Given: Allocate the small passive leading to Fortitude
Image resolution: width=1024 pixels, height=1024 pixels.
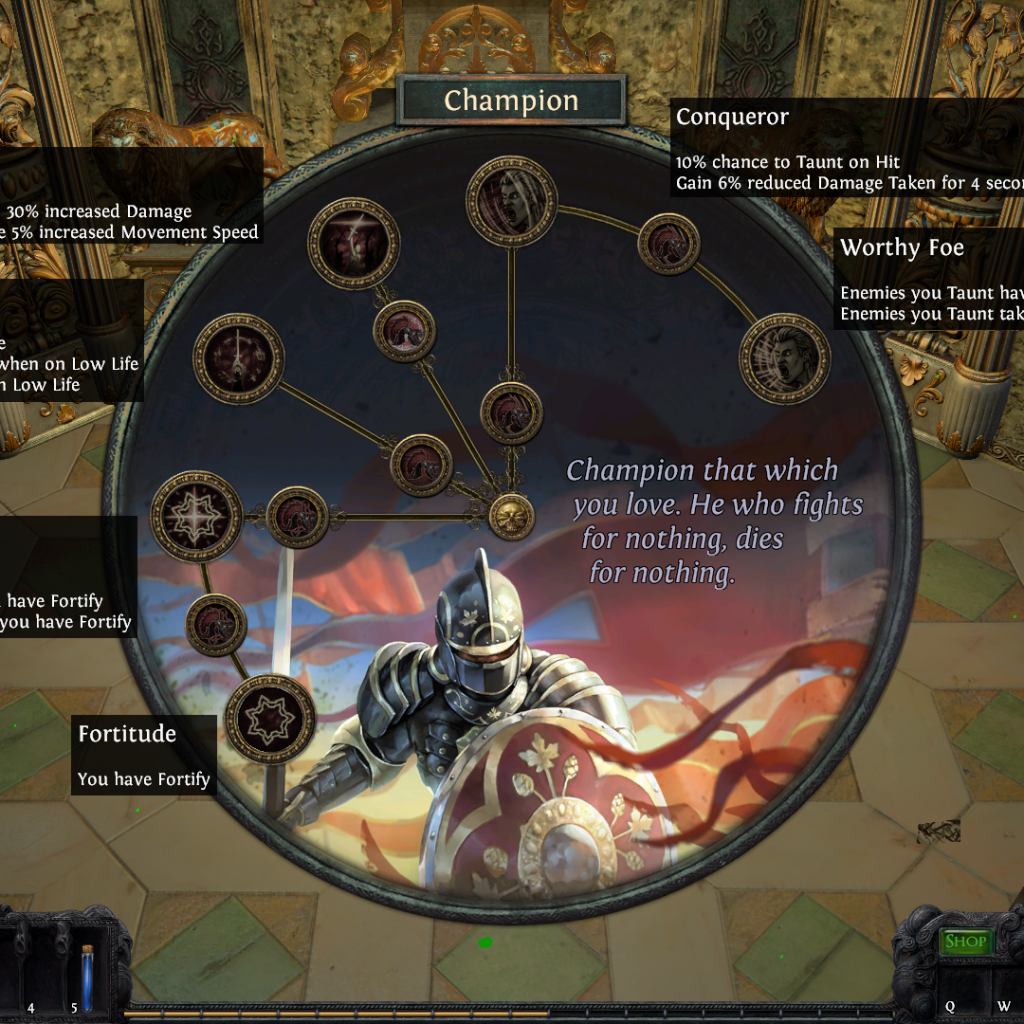Looking at the screenshot, I should [216, 625].
